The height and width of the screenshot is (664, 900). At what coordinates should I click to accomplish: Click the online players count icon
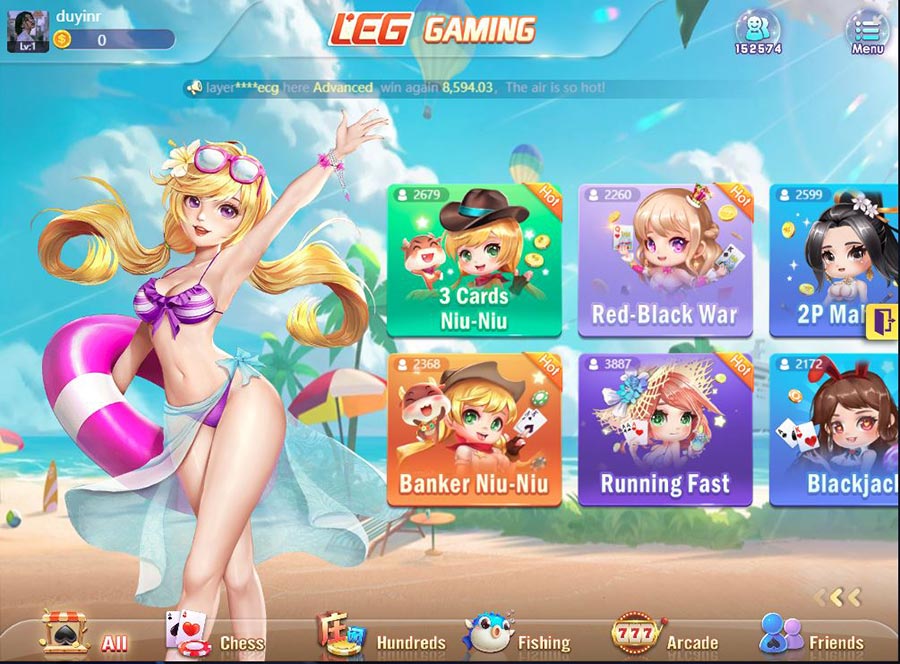757,31
